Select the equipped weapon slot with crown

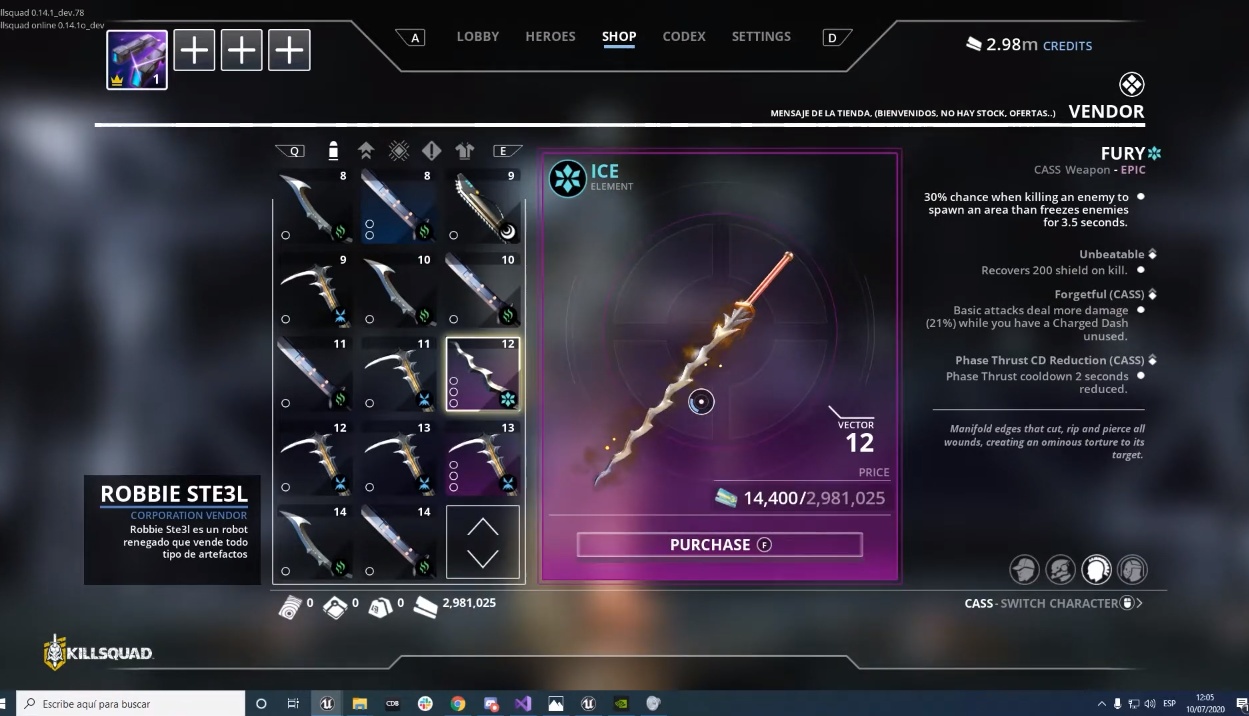(x=137, y=59)
